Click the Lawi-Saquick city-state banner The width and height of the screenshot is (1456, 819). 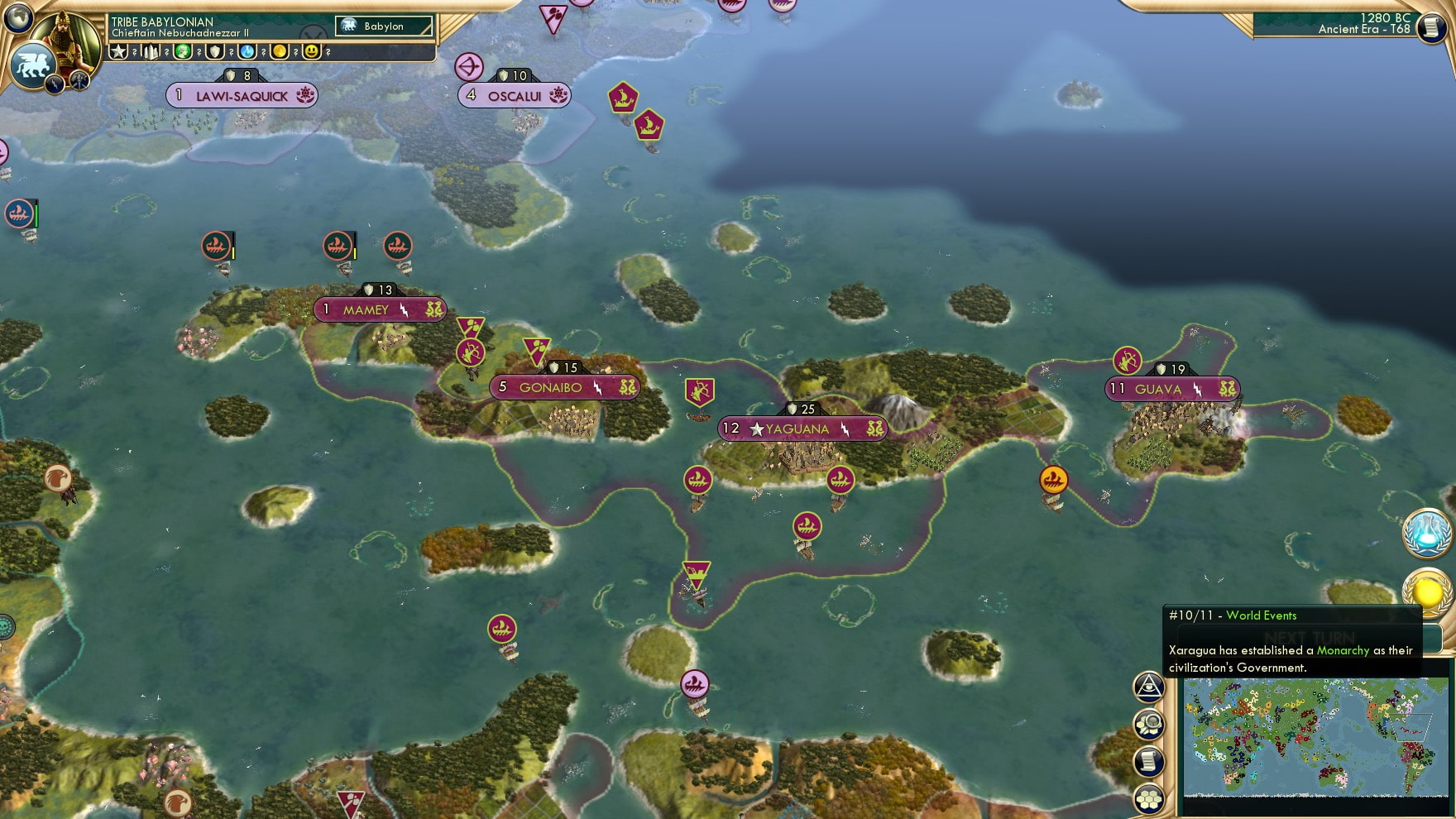242,96
